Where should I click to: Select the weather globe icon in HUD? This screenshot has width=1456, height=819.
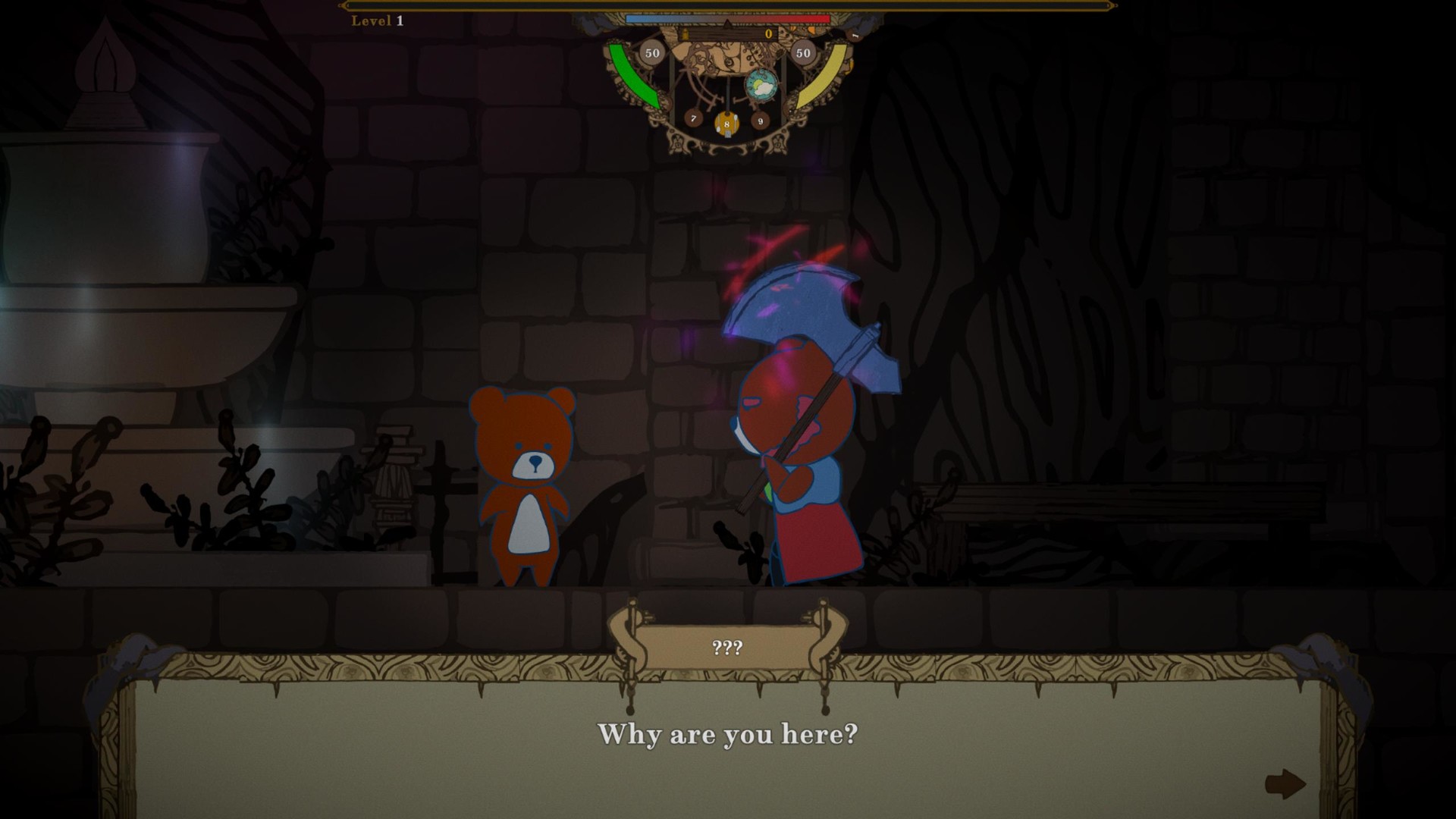(761, 85)
